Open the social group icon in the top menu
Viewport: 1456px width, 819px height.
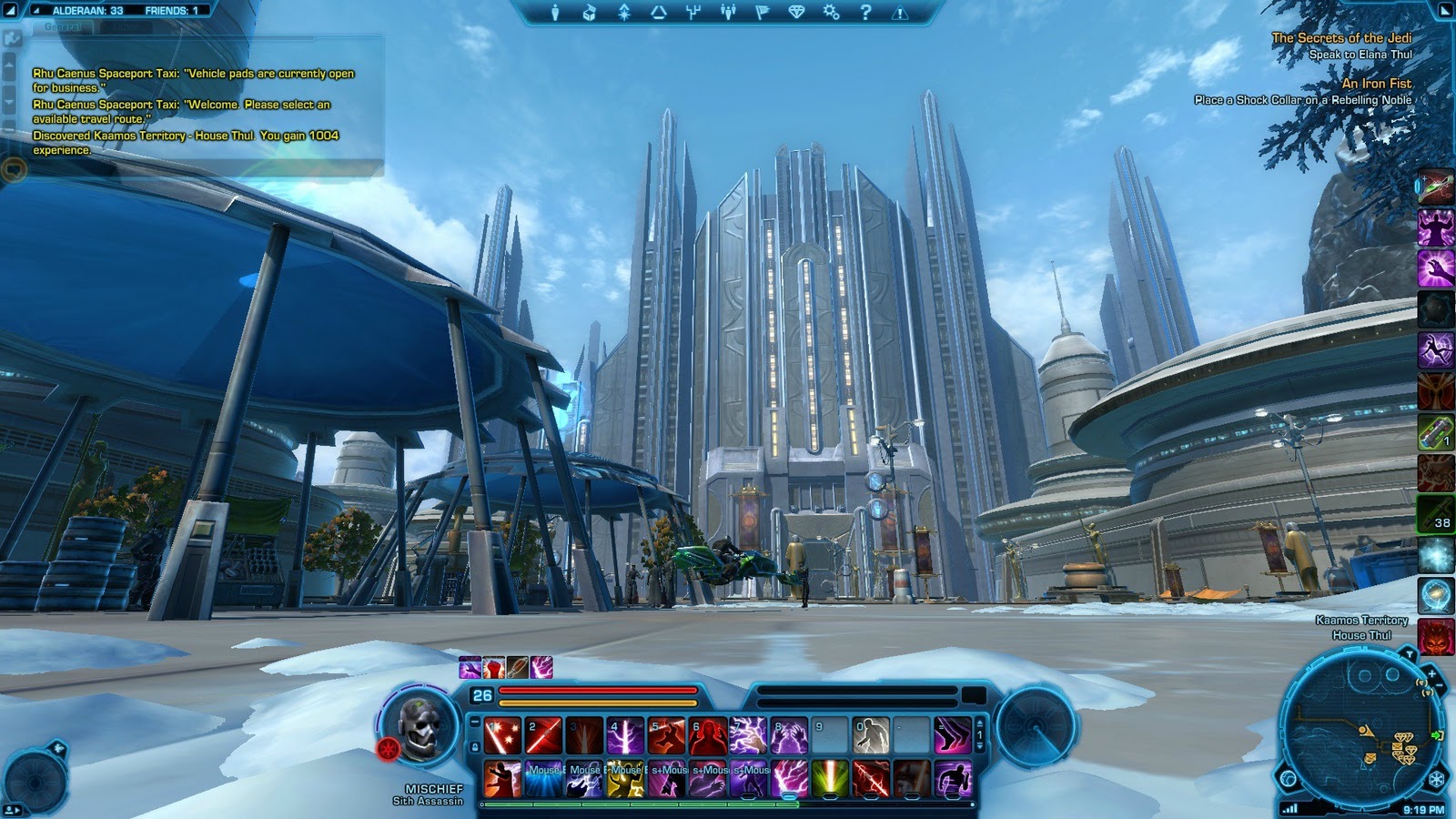coord(727,13)
